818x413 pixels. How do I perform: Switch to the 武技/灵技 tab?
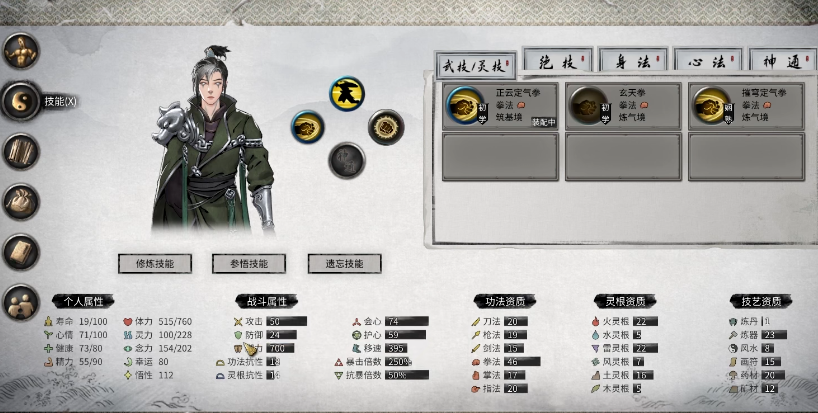475,64
